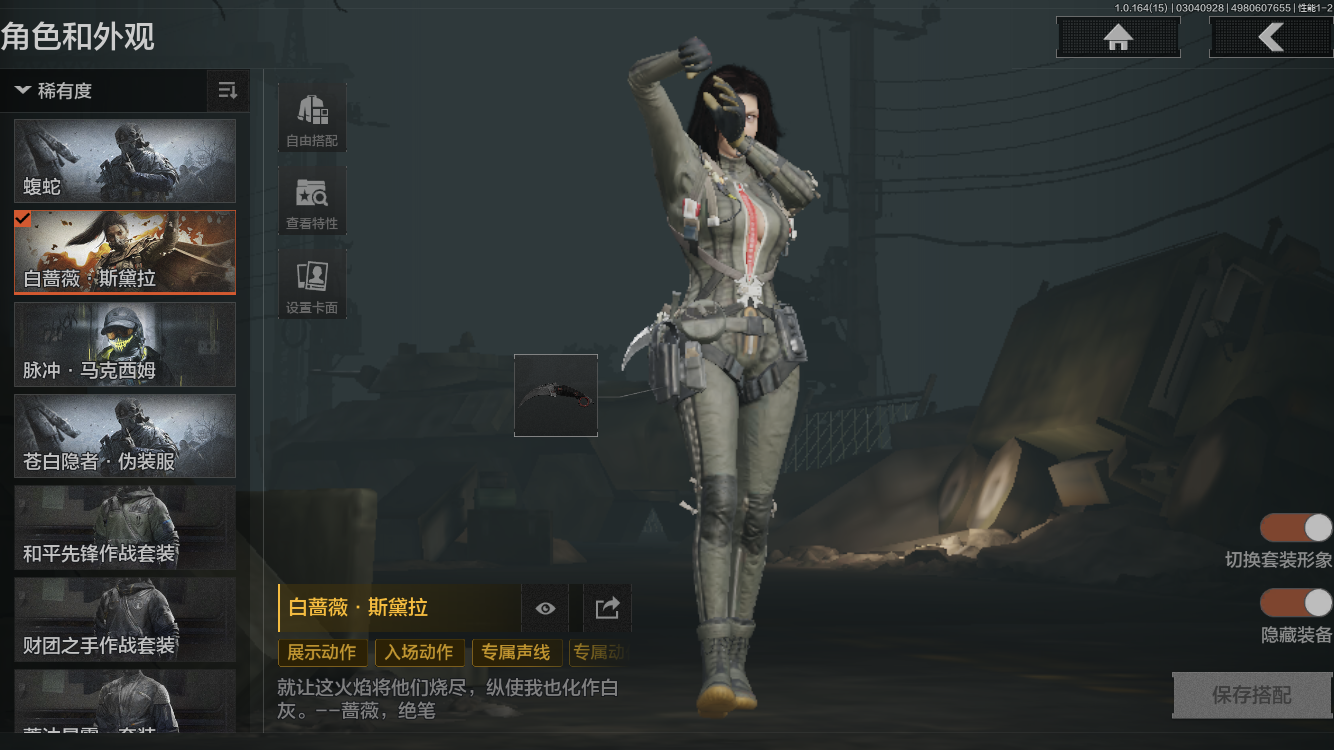The height and width of the screenshot is (750, 1334).
Task: Toggle the 切换套装形象 switch
Action: click(1297, 527)
